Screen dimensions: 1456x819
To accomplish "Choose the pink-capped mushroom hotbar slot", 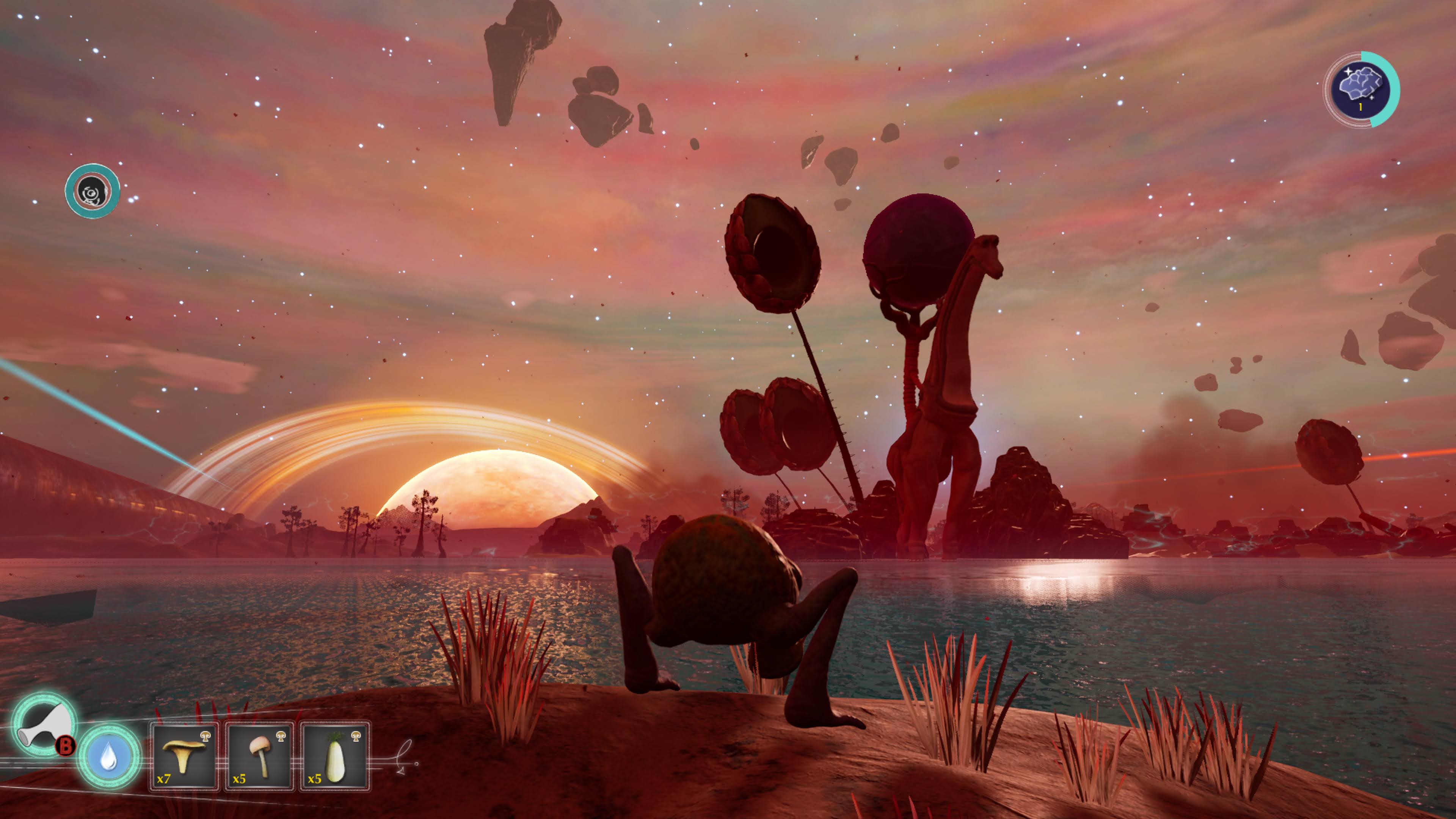I will pyautogui.click(x=259, y=756).
